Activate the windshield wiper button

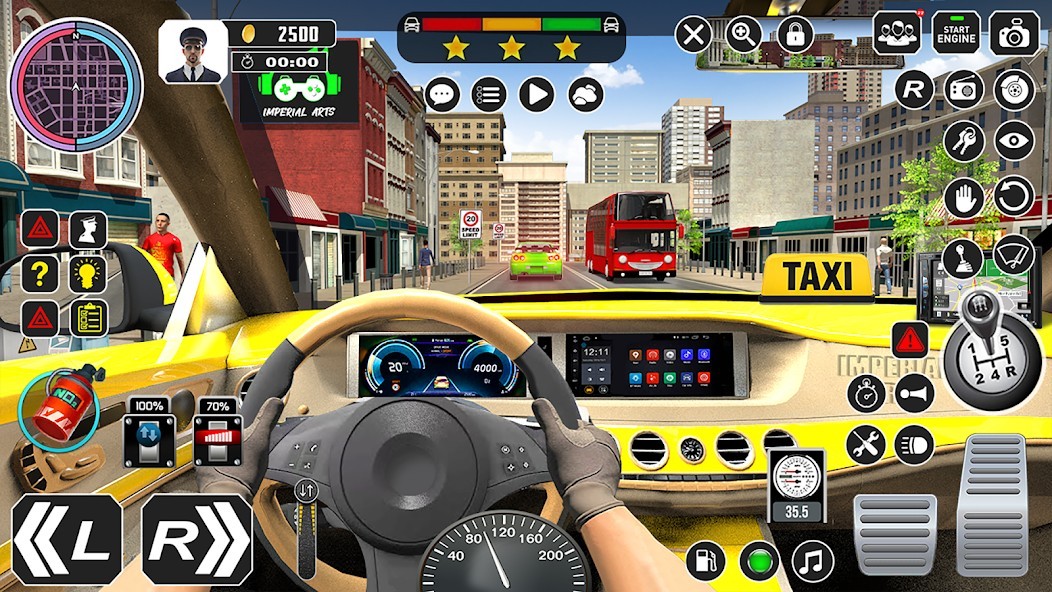1014,254
